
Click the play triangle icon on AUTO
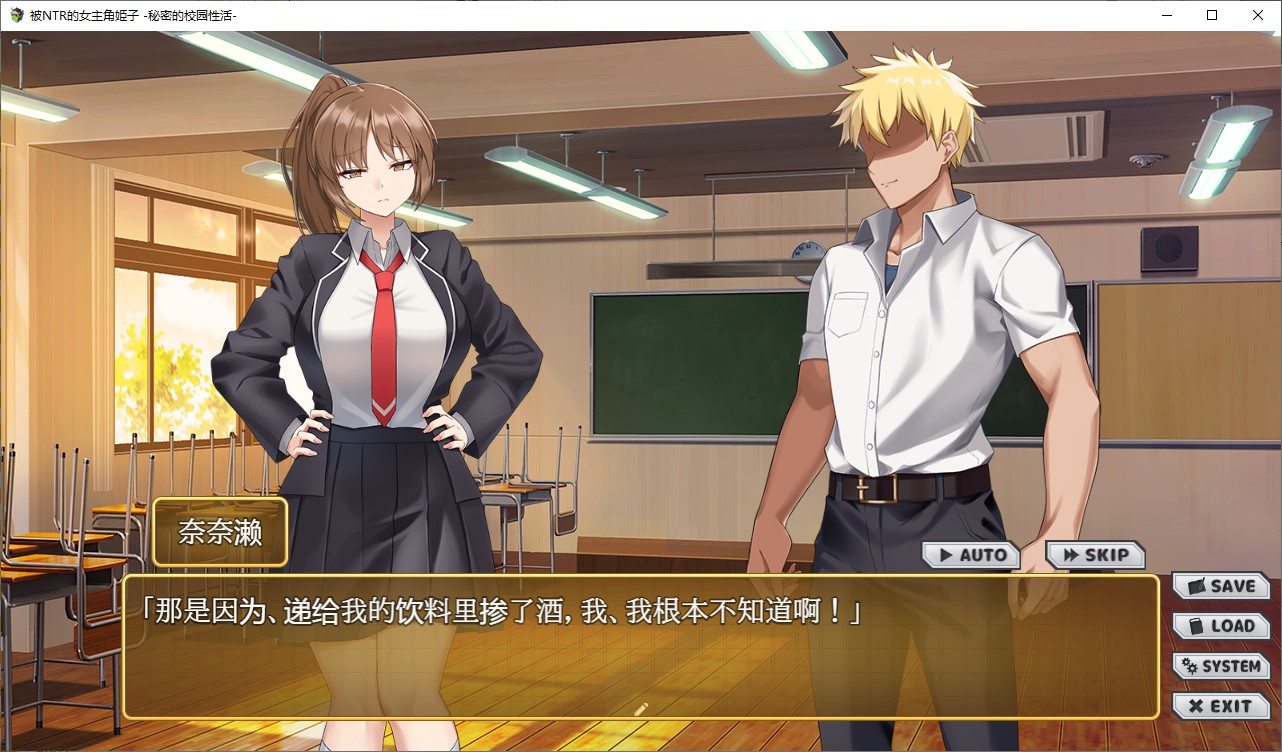click(945, 554)
